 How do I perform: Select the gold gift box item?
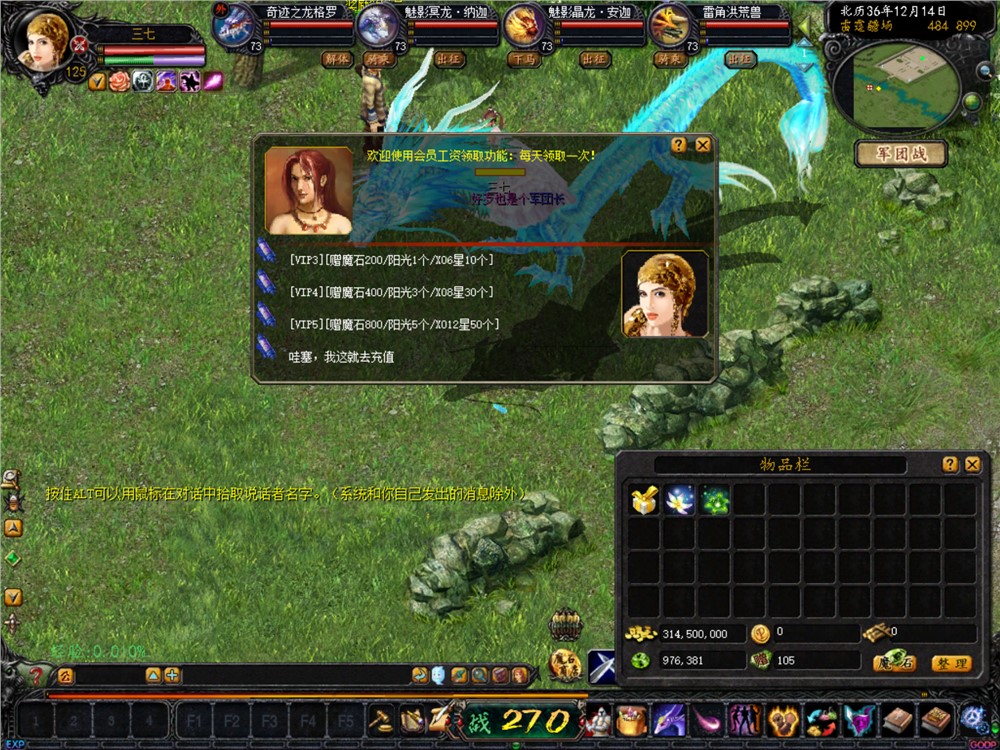[644, 500]
